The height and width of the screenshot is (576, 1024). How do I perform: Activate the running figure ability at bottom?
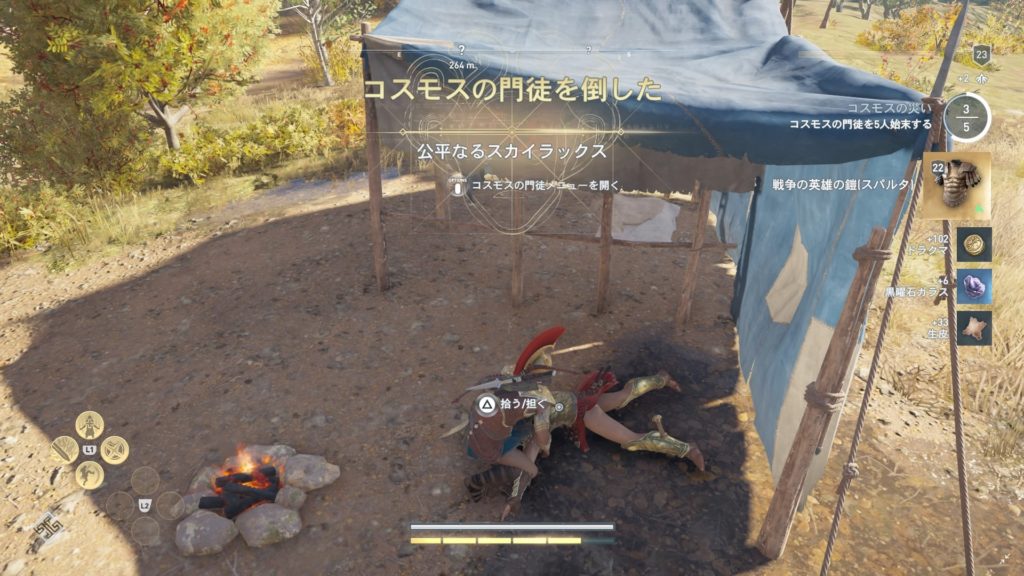[90, 474]
